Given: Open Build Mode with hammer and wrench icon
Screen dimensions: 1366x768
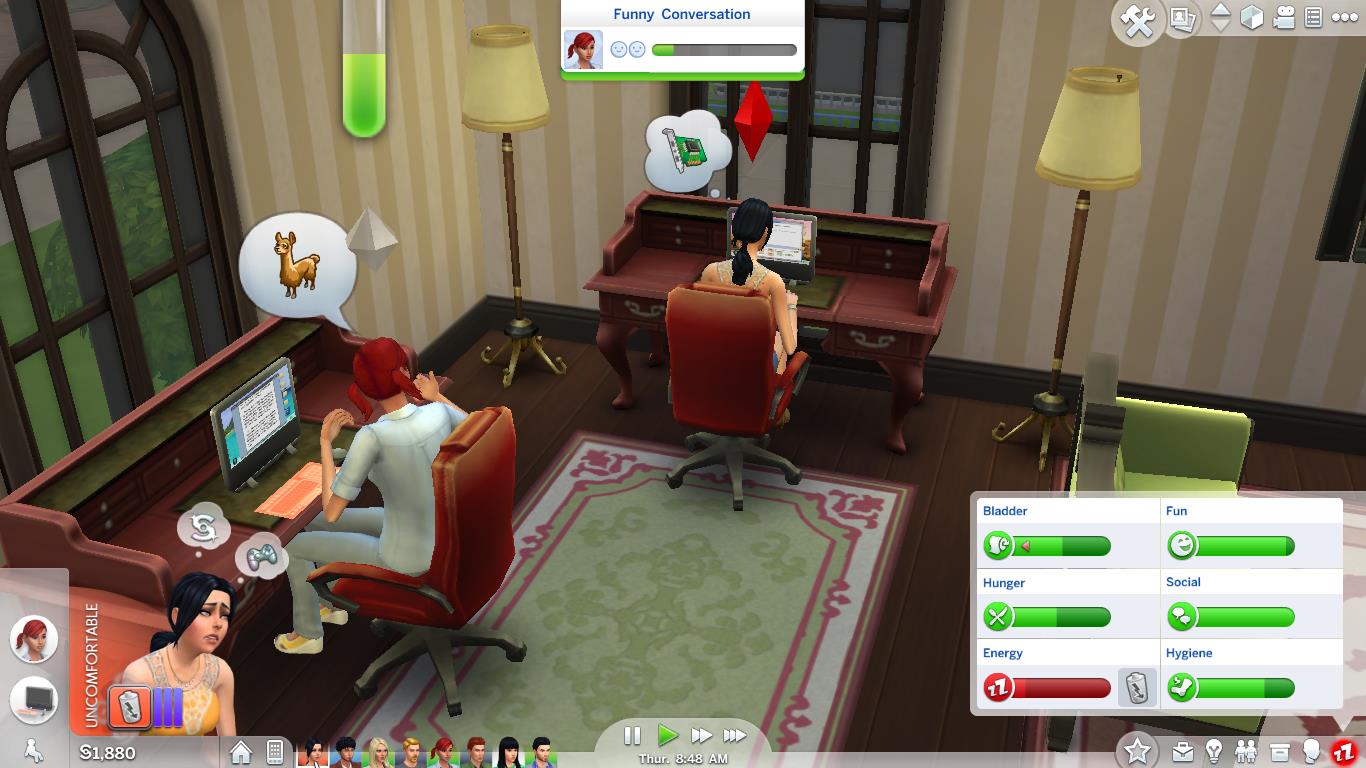Looking at the screenshot, I should [x=1137, y=19].
